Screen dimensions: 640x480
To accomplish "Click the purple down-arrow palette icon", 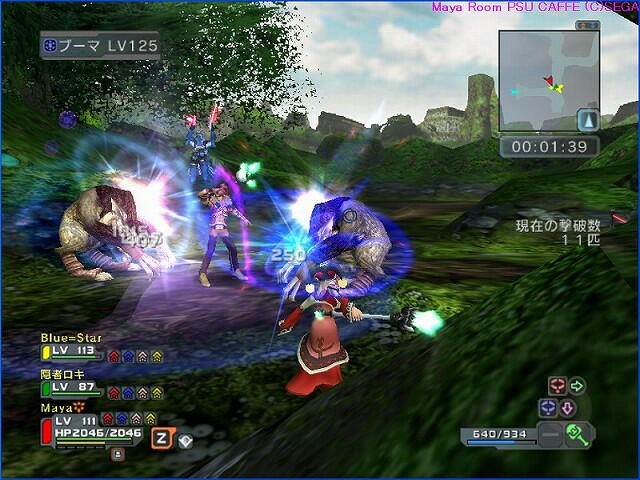I will tap(567, 408).
